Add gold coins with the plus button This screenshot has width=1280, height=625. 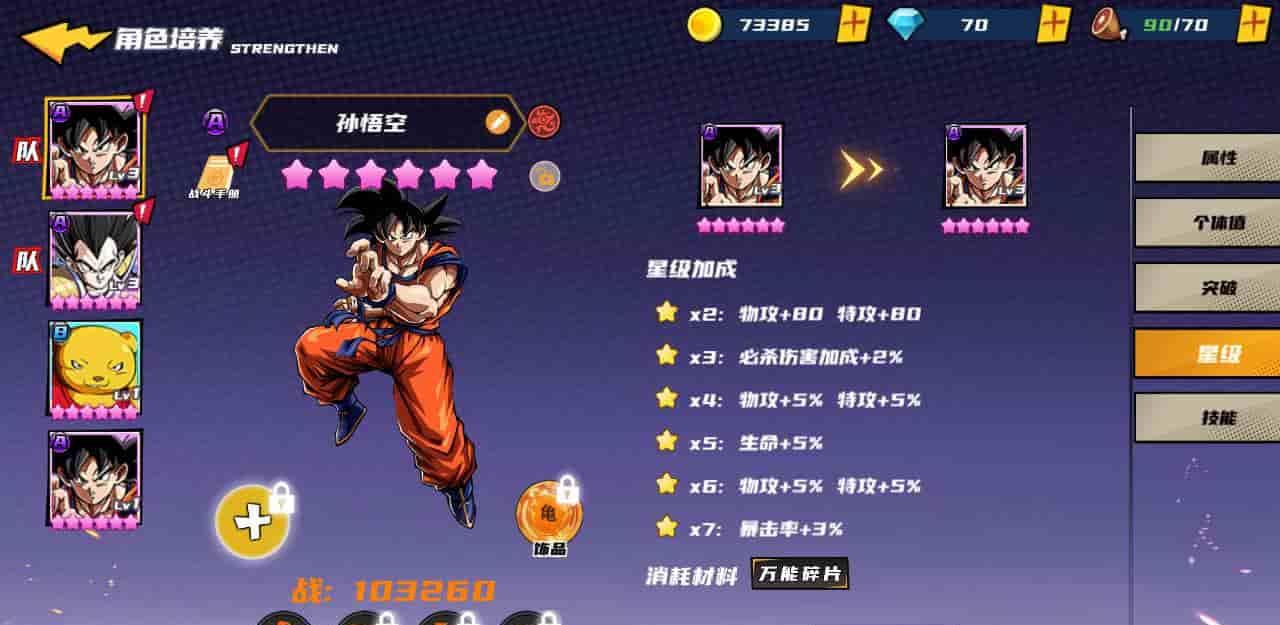(x=852, y=24)
